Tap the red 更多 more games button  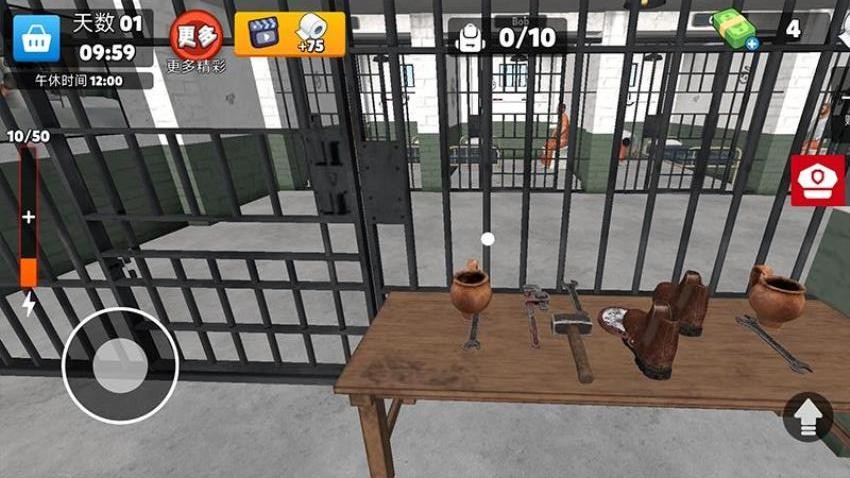[196, 34]
